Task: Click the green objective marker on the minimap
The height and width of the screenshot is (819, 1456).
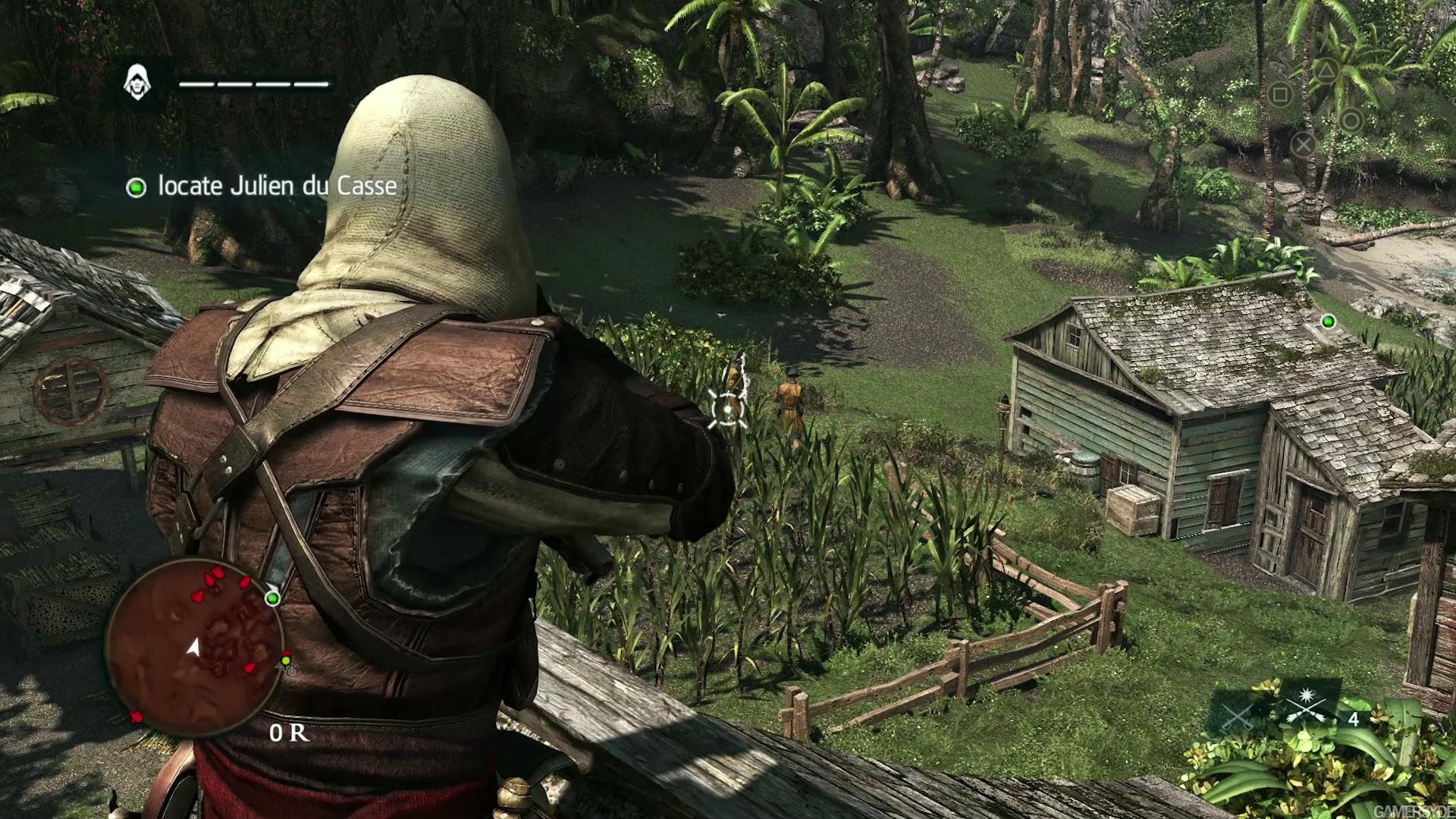Action: [272, 598]
